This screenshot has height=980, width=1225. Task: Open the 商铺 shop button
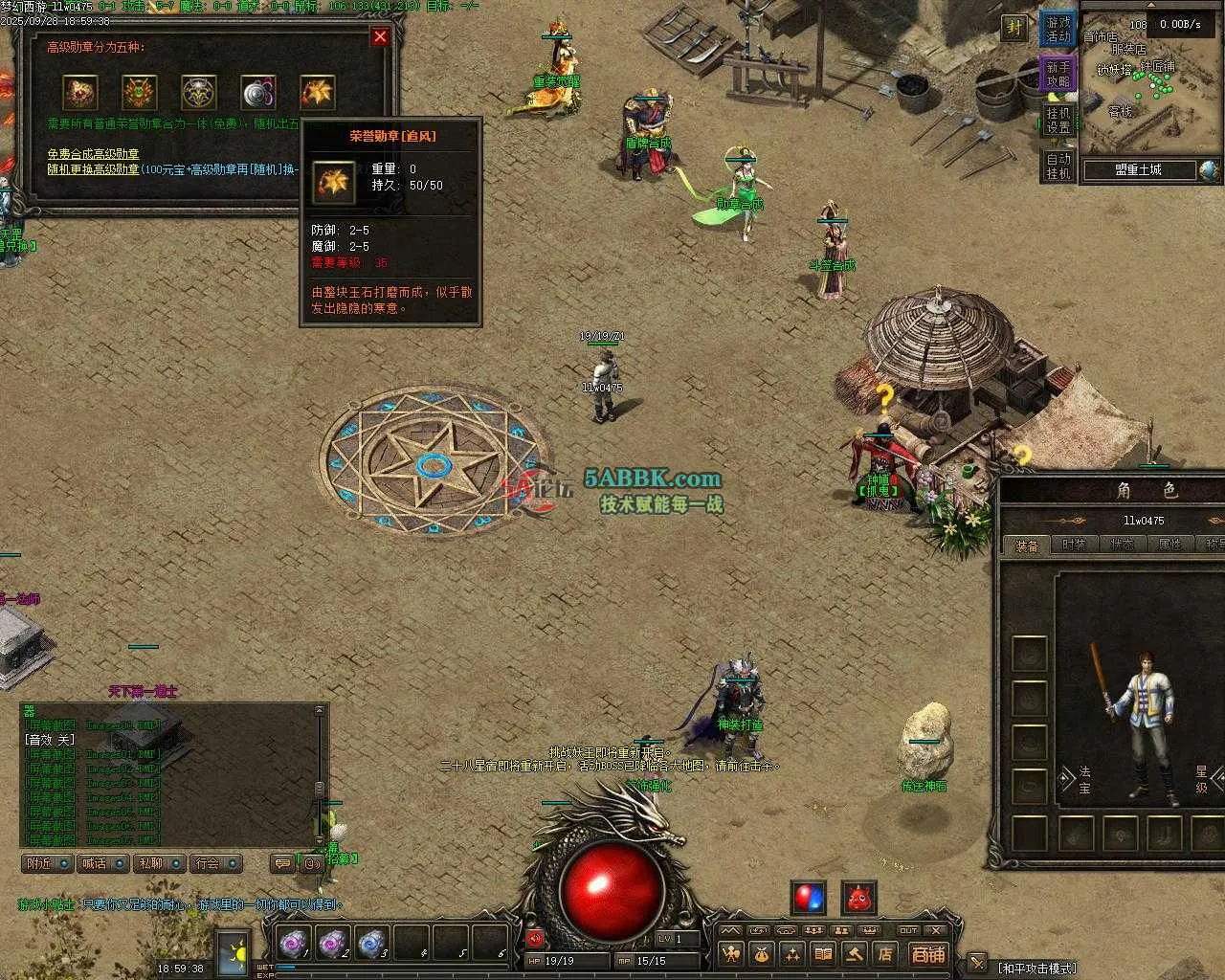click(x=927, y=954)
